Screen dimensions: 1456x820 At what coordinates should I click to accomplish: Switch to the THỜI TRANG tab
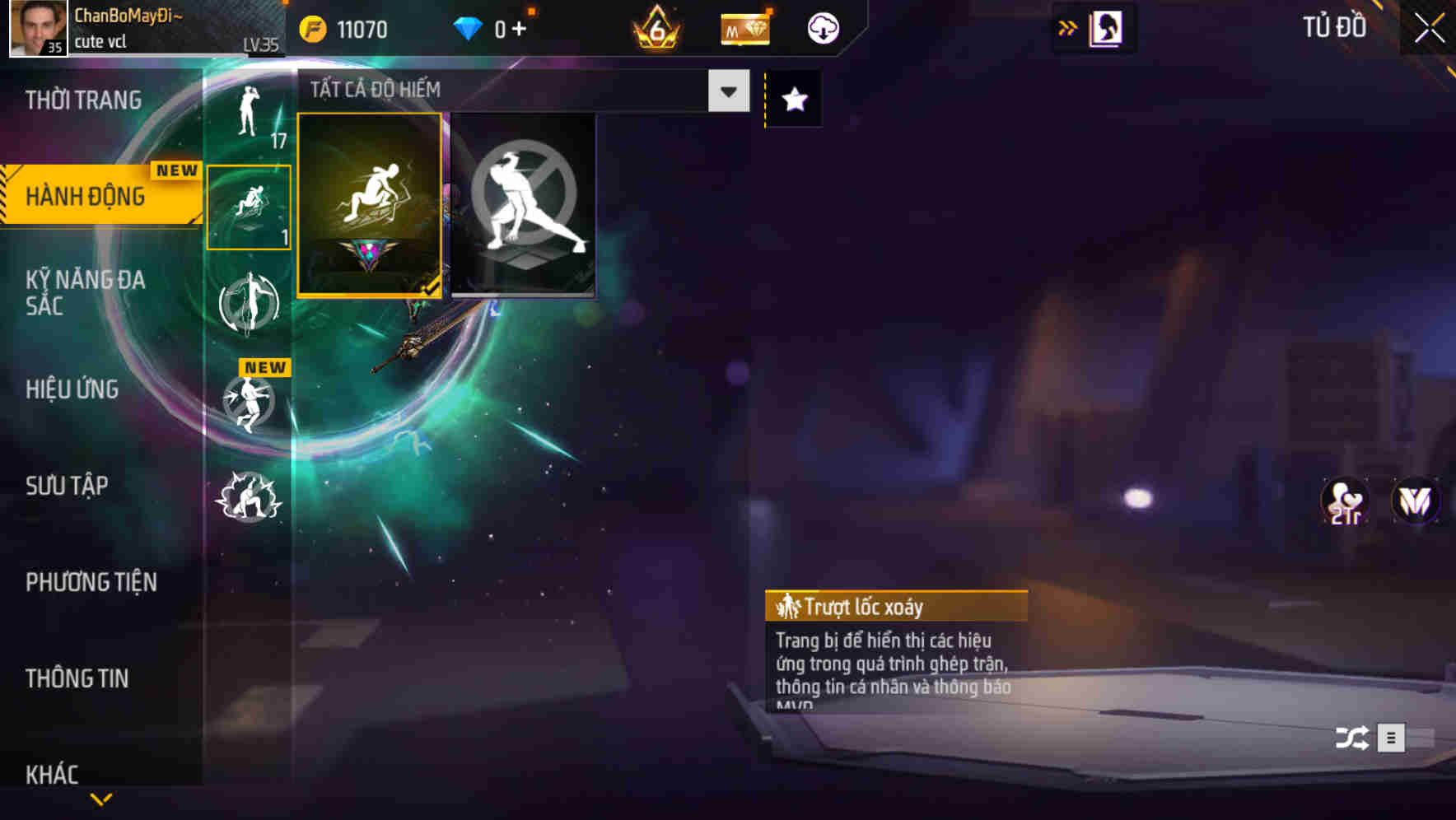[82, 100]
